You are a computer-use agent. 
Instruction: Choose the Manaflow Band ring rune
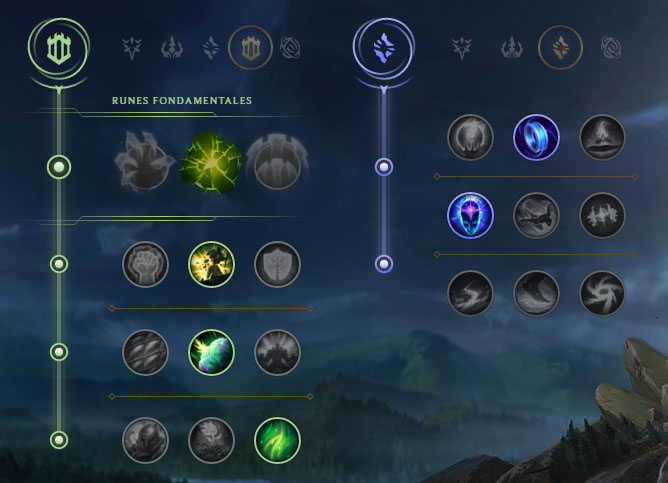tap(536, 137)
